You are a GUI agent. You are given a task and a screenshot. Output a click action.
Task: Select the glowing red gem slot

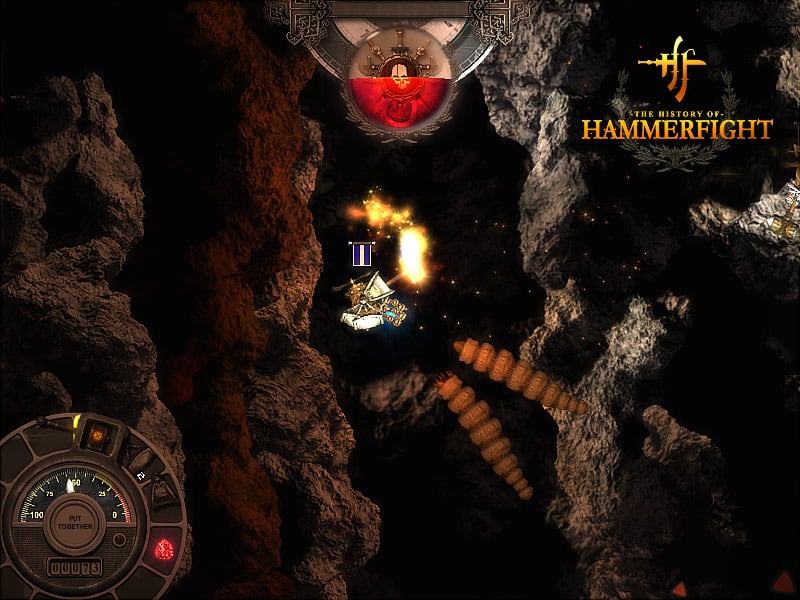(166, 548)
